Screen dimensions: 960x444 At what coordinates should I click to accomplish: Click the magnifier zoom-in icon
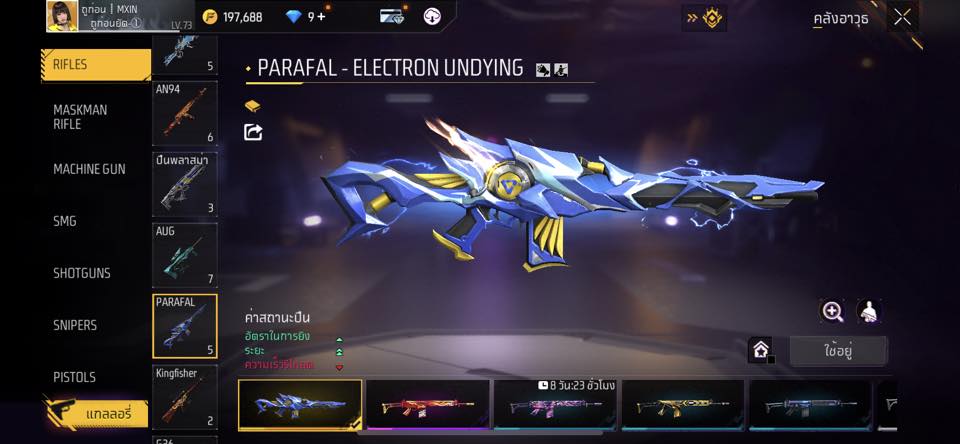pyautogui.click(x=833, y=311)
